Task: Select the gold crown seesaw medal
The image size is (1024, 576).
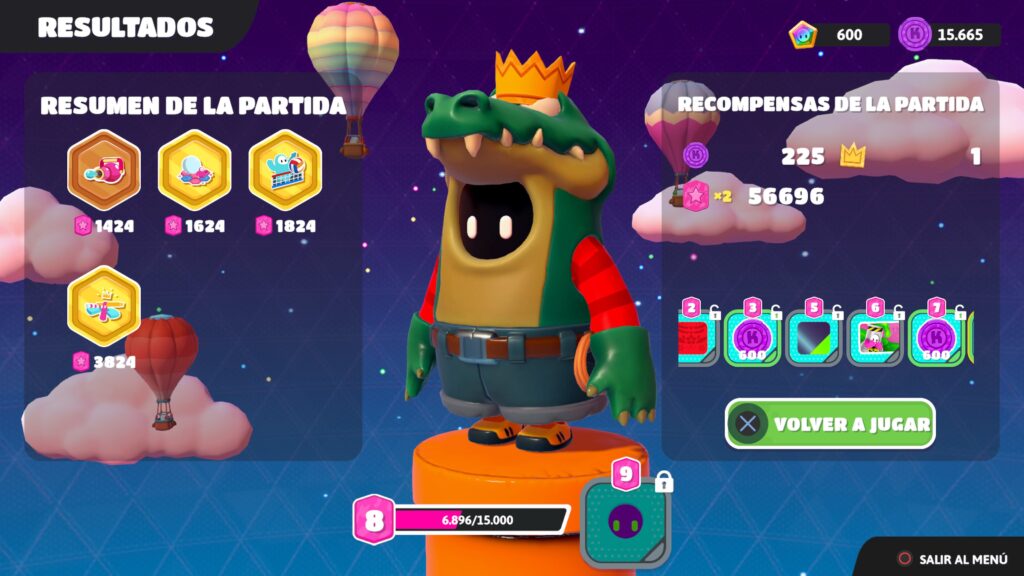Action: (x=104, y=306)
